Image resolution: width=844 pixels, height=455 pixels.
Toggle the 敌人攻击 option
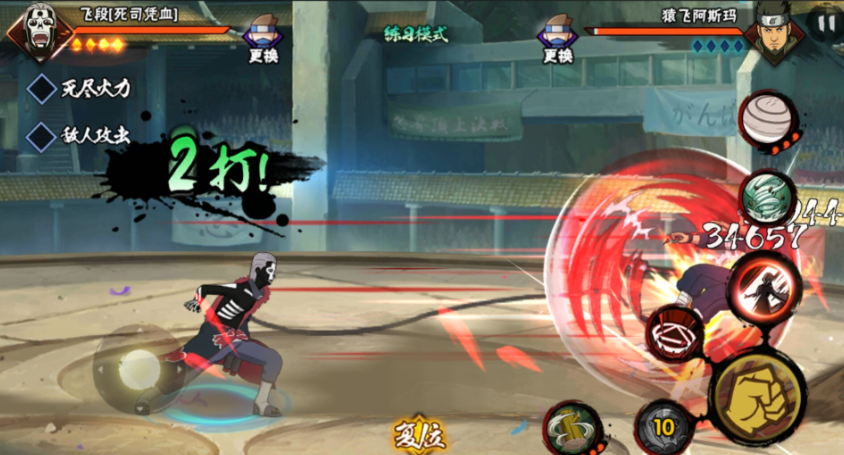point(42,134)
